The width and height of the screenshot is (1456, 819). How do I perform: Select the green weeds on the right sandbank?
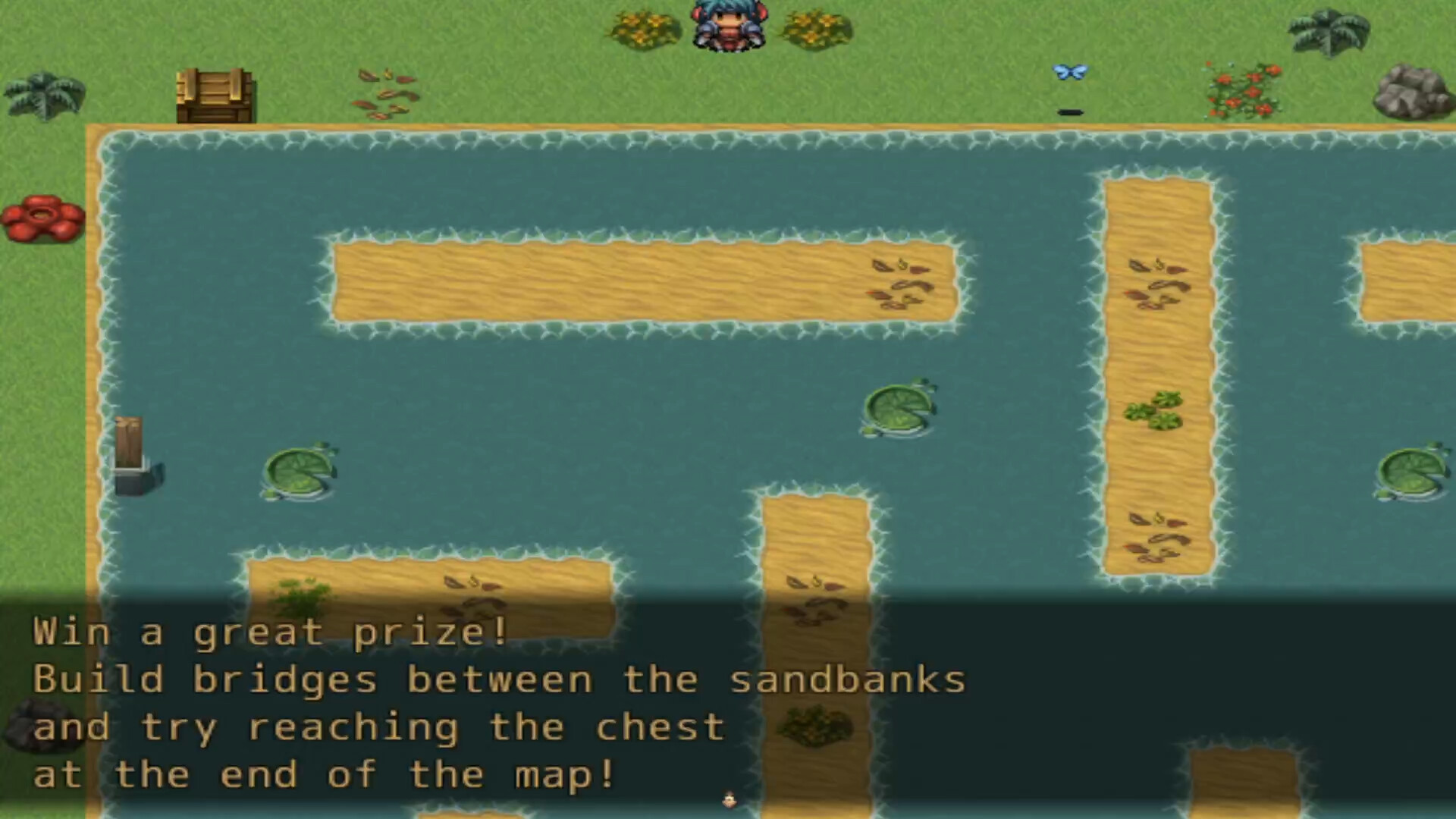[x=1153, y=409]
